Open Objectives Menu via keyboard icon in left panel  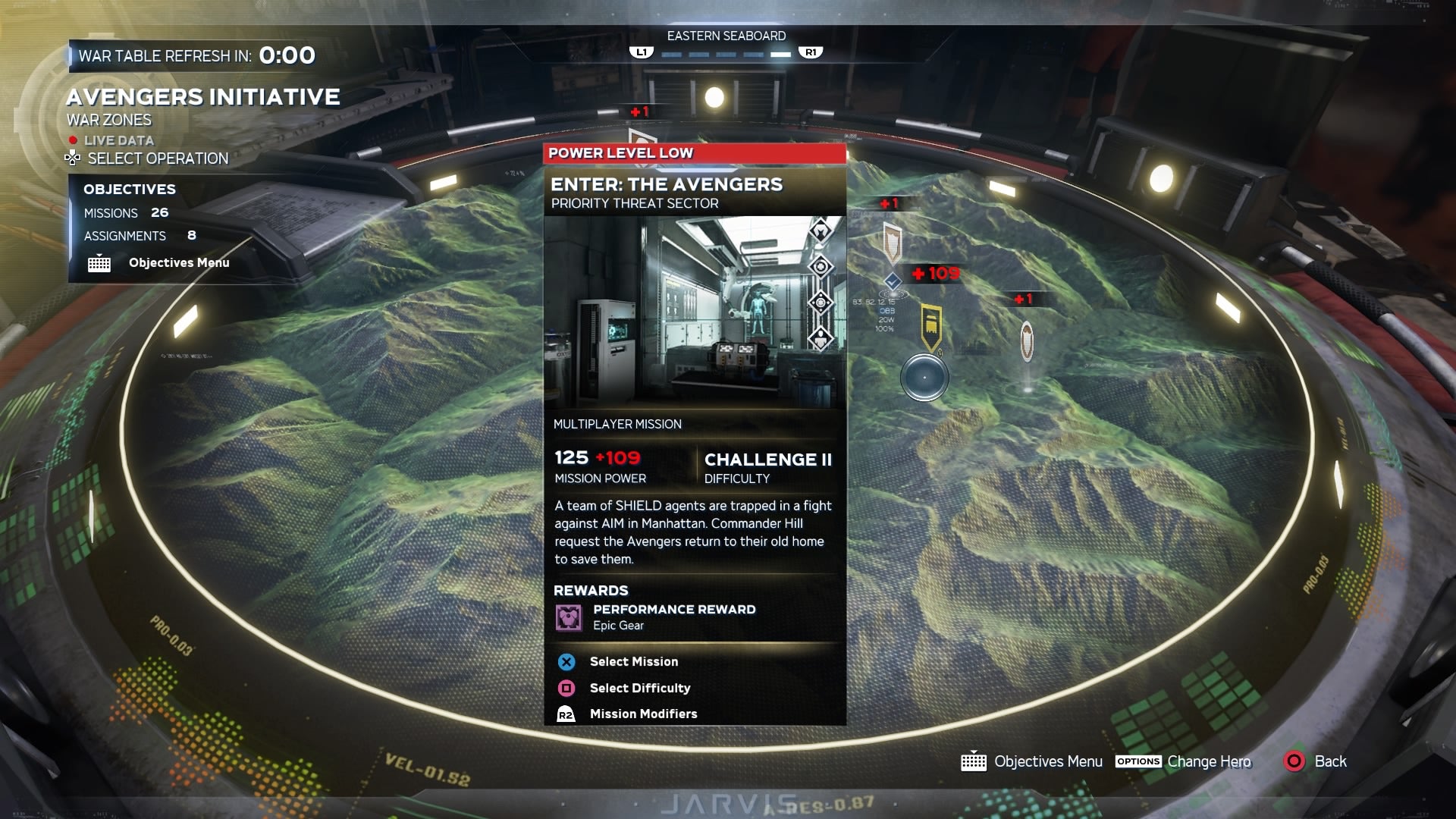point(99,263)
